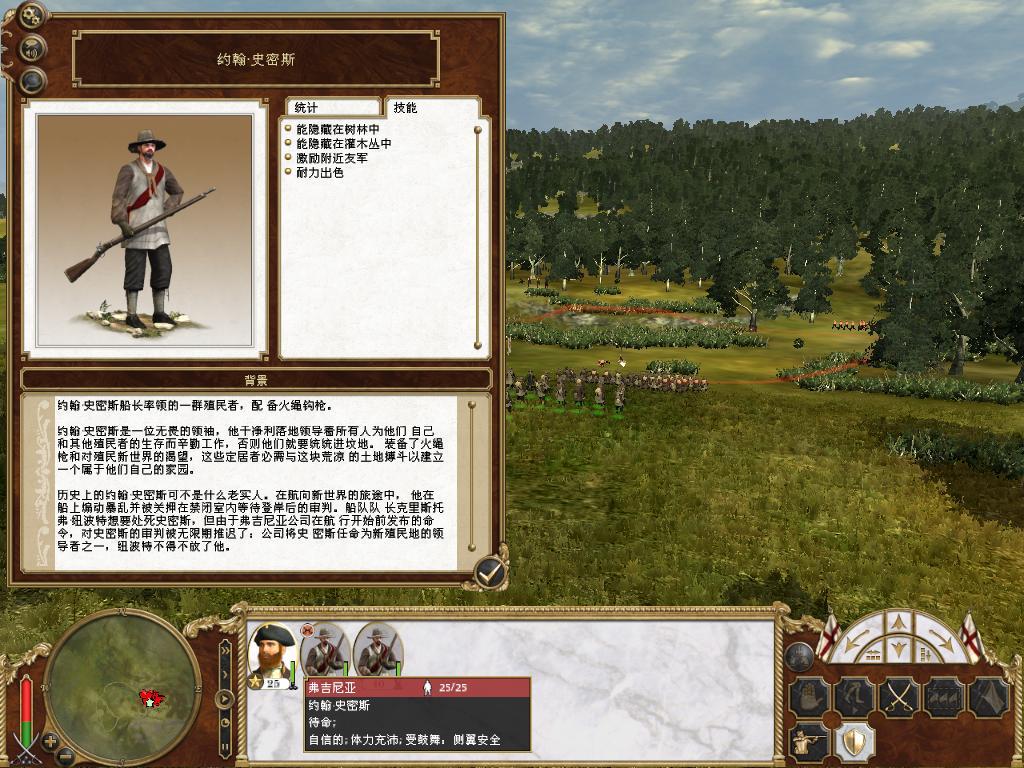Select the 技能 abilities tab
Image resolution: width=1024 pixels, height=768 pixels.
(x=406, y=107)
